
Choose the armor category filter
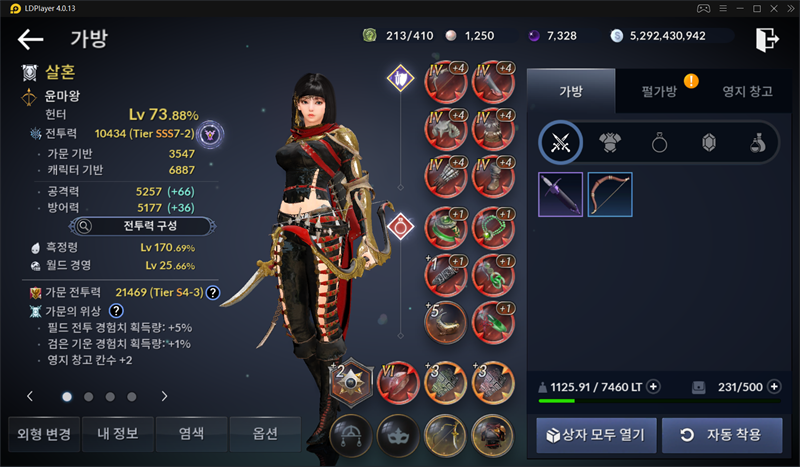coord(610,143)
